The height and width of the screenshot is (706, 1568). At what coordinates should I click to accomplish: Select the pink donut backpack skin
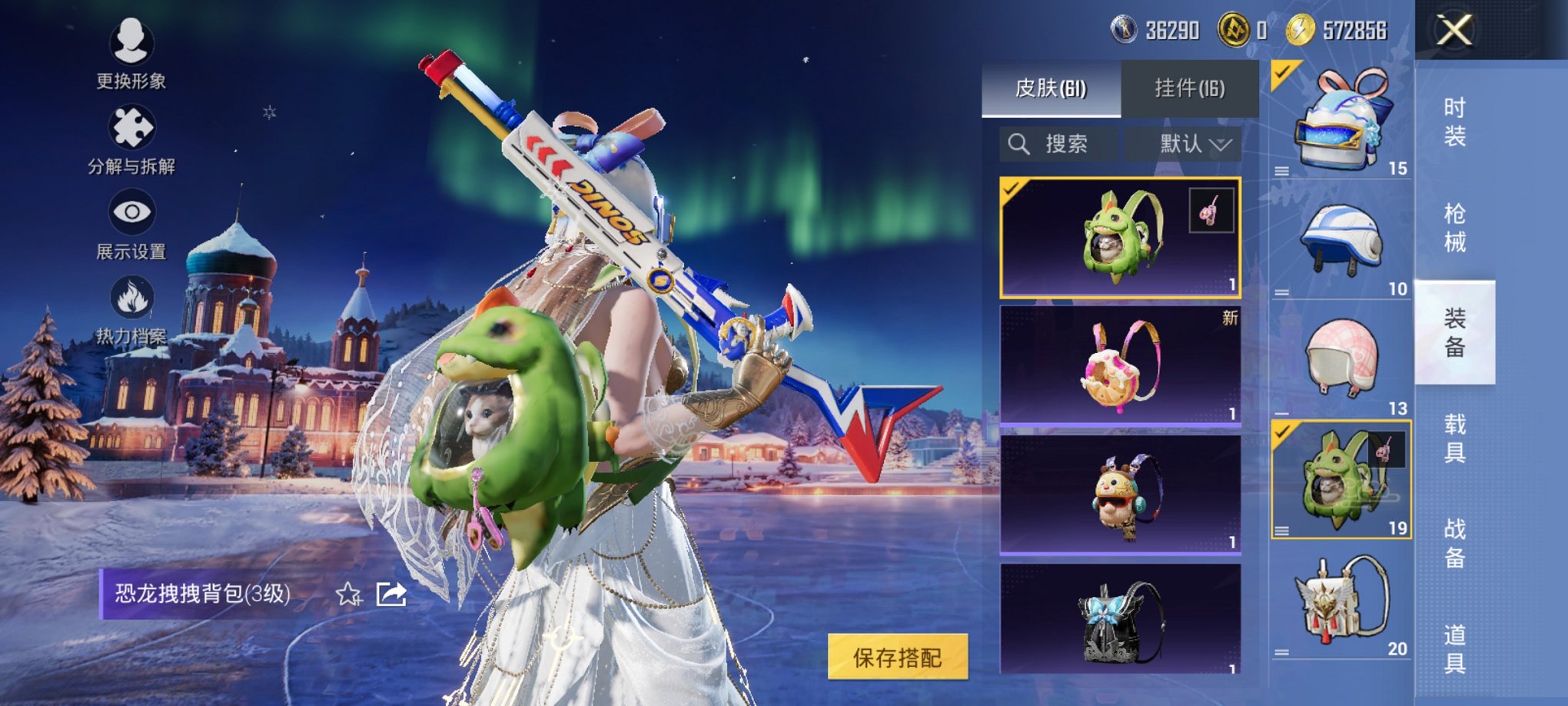click(1119, 365)
